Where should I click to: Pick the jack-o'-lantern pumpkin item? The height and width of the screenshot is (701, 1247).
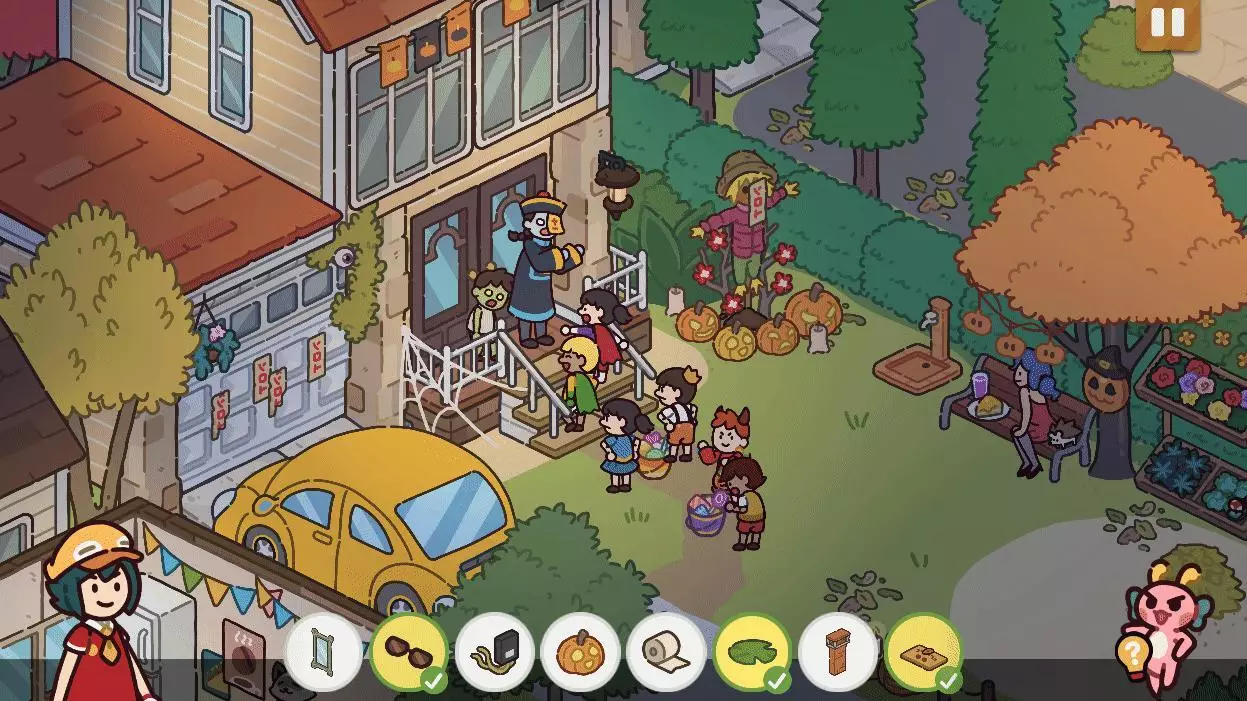(580, 652)
